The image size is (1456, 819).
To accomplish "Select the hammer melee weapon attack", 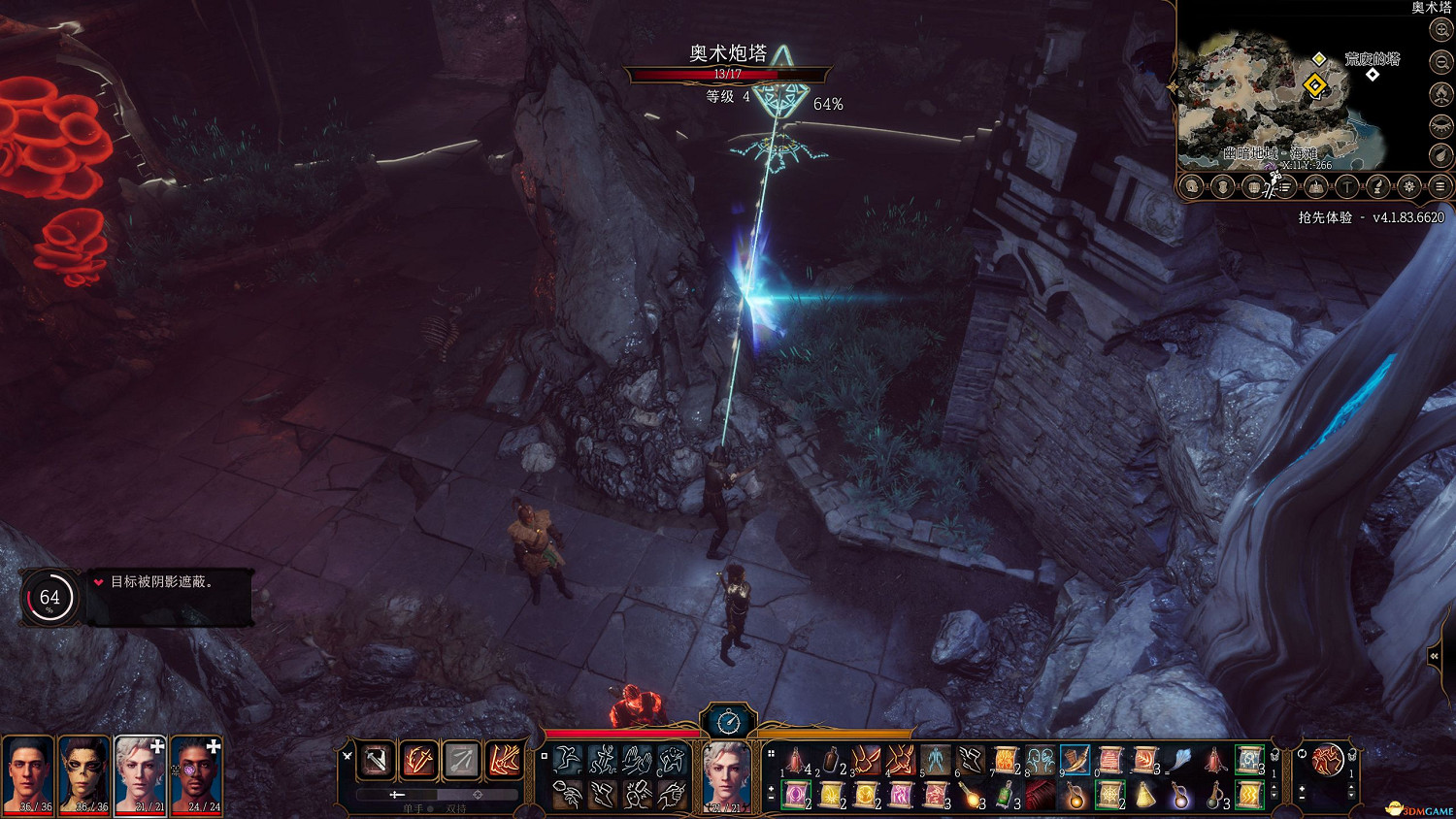I will (377, 760).
